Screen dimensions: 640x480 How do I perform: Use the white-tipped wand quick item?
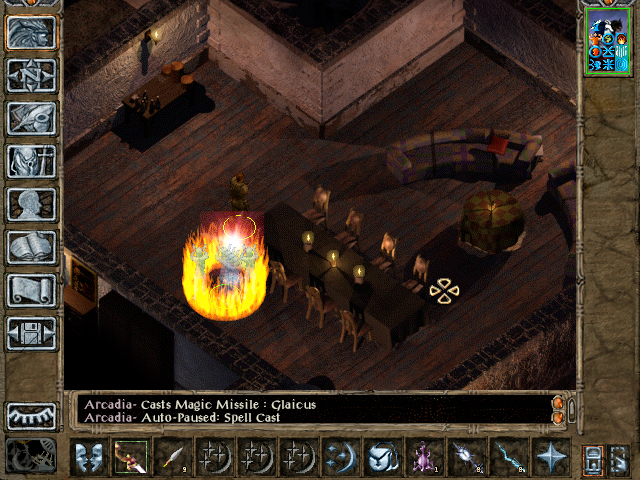pos(466,456)
